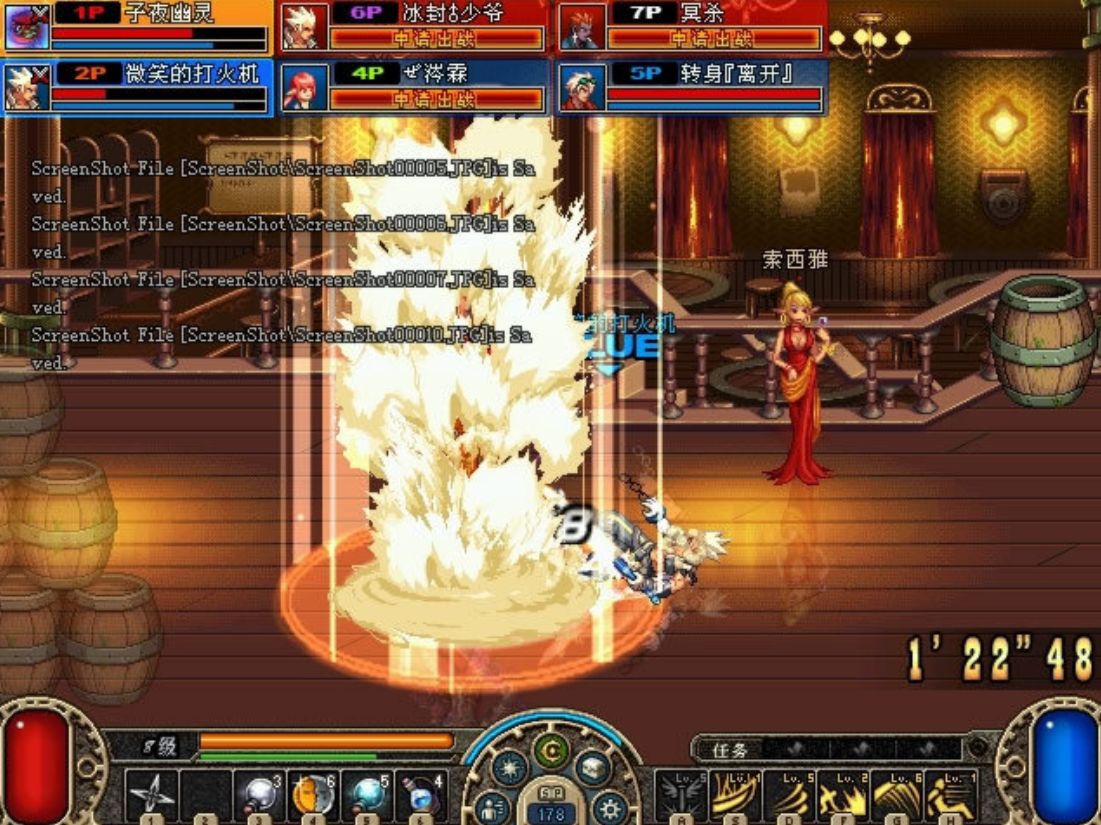Viewport: 1101px width, 825px height.
Task: Click 申请出战 under the 4P player
Action: [437, 99]
